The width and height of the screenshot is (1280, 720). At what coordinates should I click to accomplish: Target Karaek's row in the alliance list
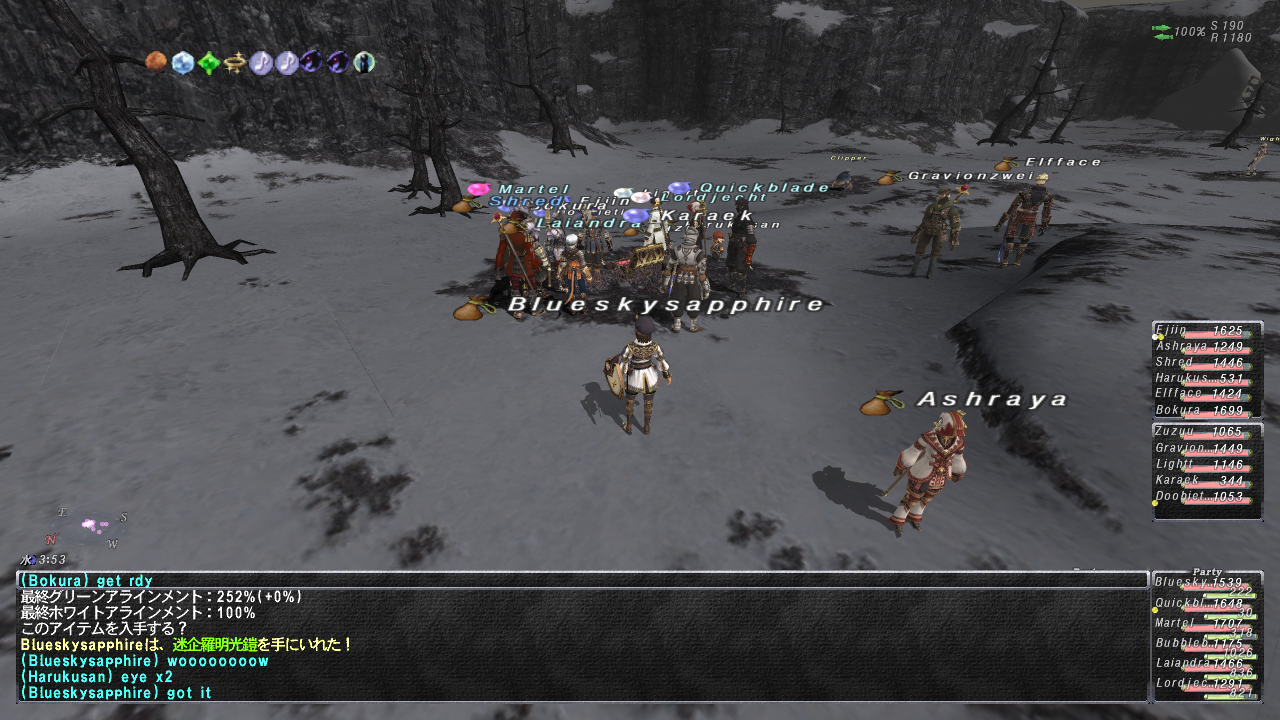pyautogui.click(x=1206, y=481)
